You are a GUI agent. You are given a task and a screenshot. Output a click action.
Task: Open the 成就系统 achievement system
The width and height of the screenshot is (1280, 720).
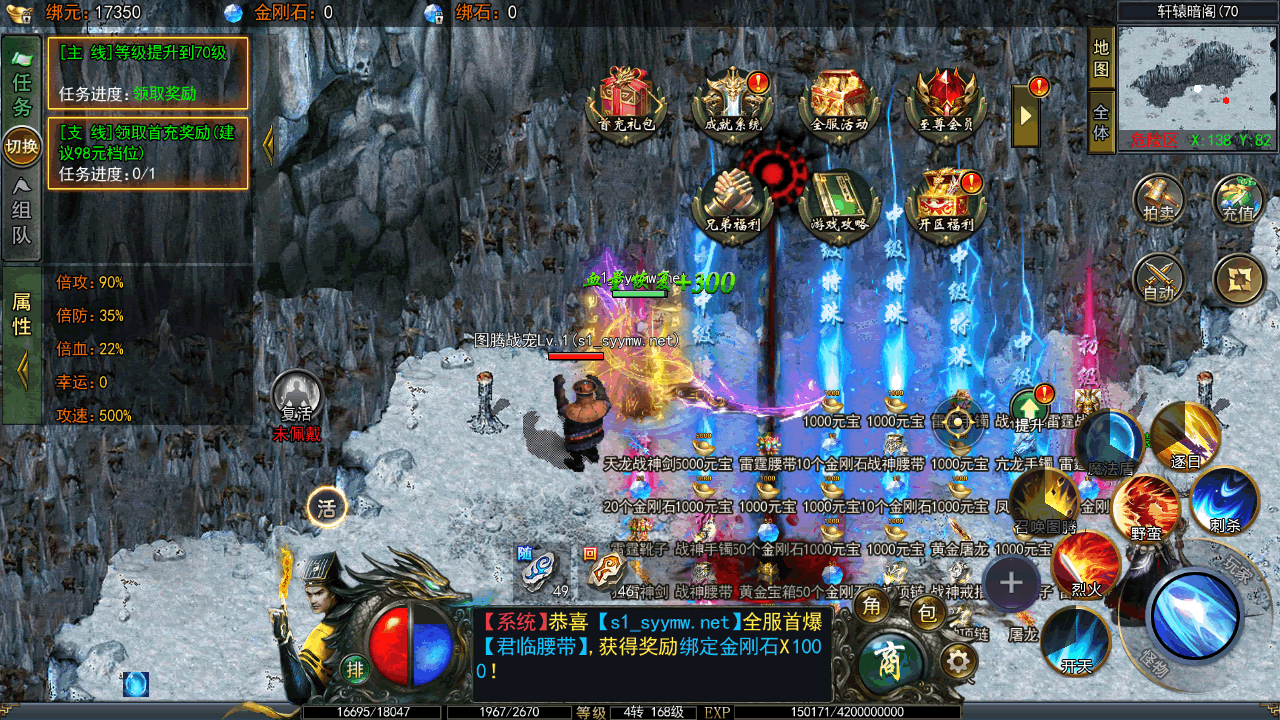(734, 101)
